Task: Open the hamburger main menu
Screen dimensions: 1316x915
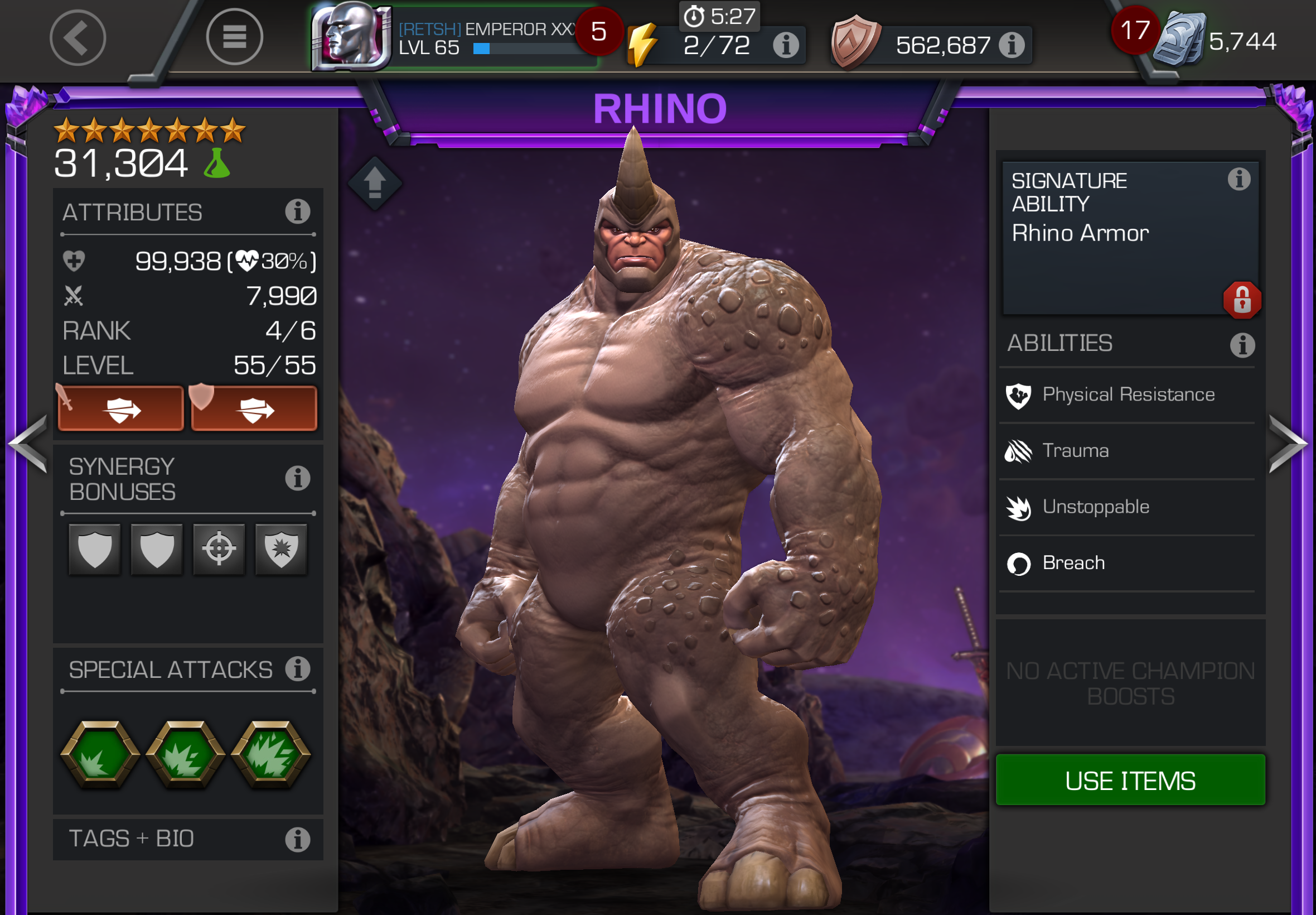Action: pyautogui.click(x=234, y=38)
